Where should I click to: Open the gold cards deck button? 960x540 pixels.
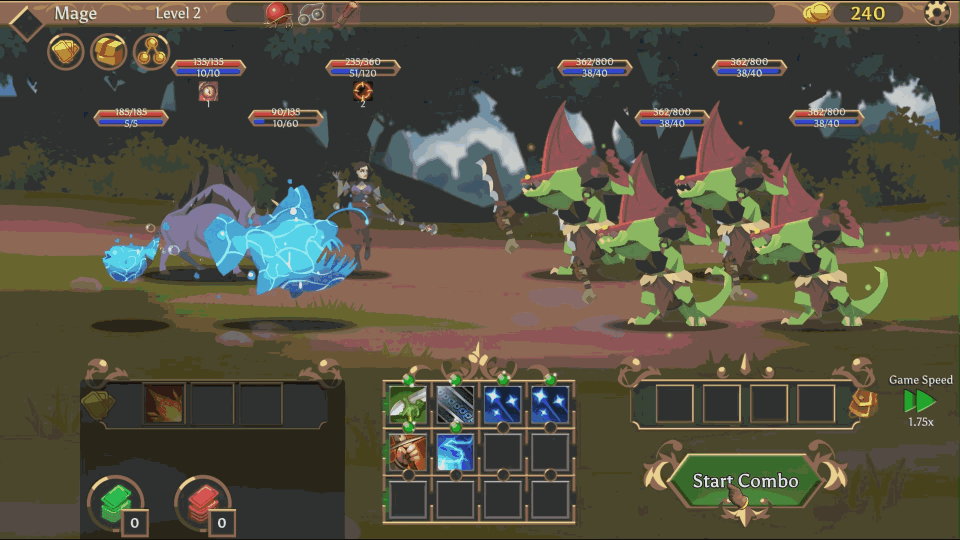tap(66, 51)
